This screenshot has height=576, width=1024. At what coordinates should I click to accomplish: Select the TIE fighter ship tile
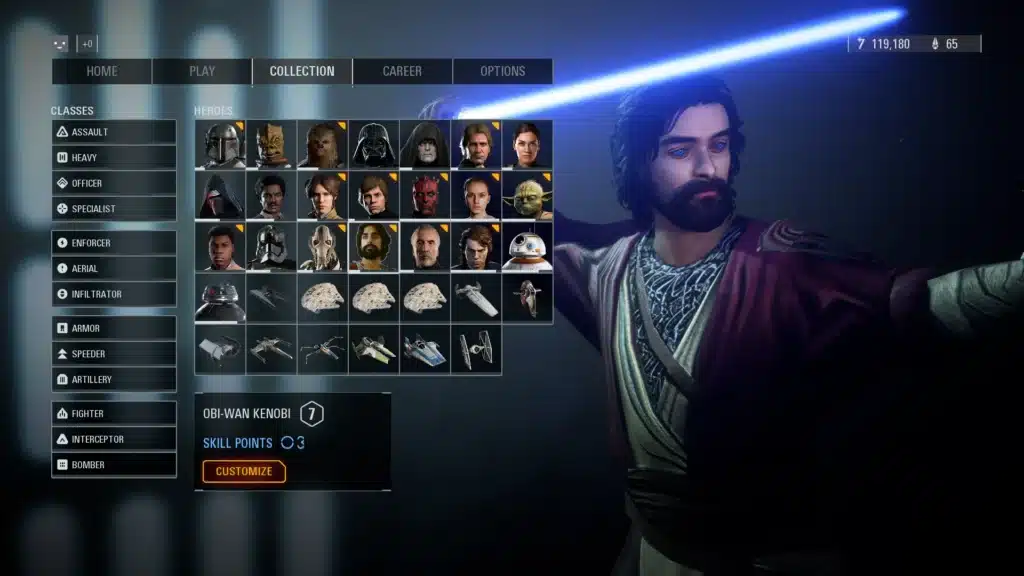pyautogui.click(x=476, y=349)
